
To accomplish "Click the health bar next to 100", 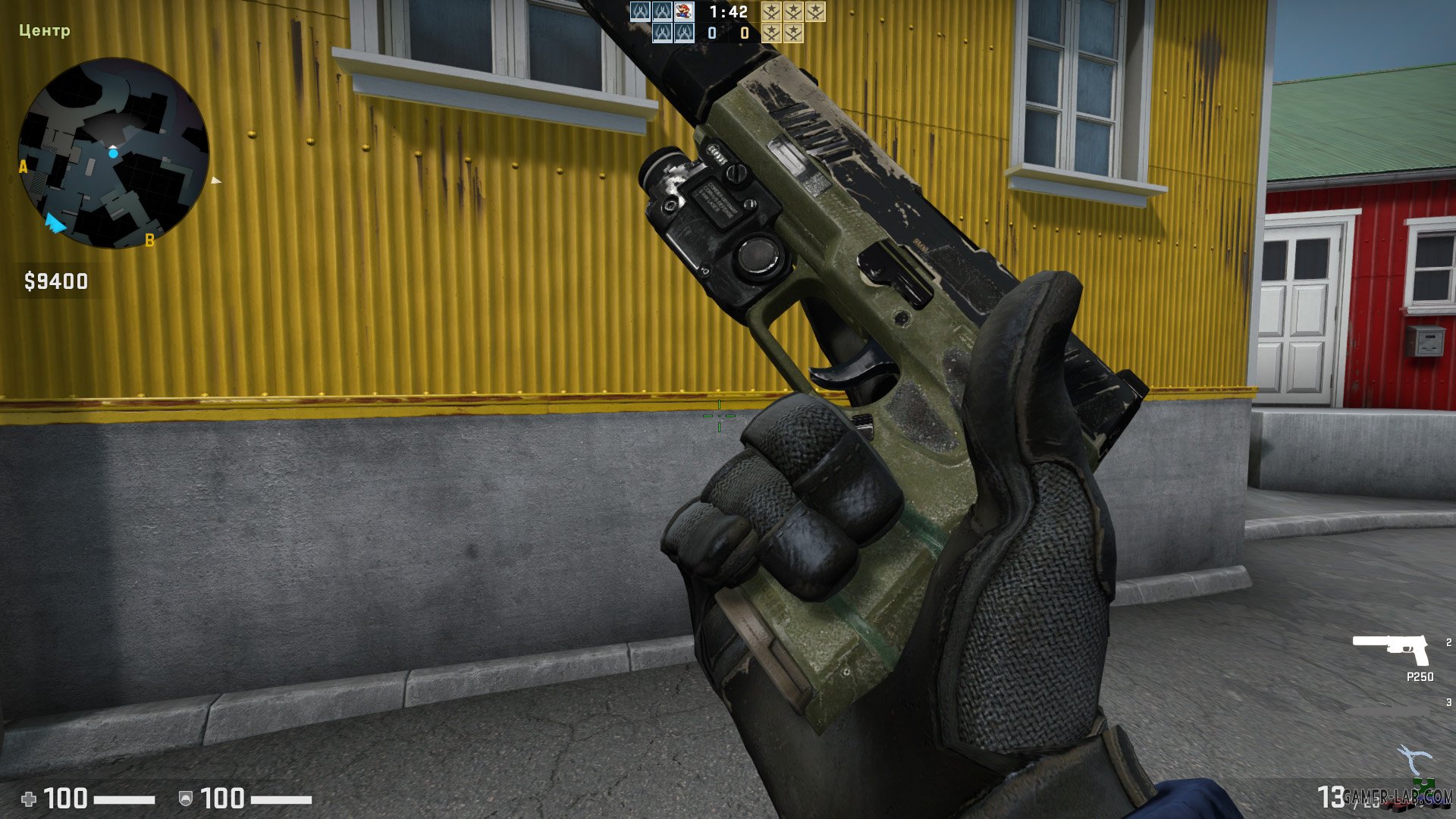I will 125,799.
